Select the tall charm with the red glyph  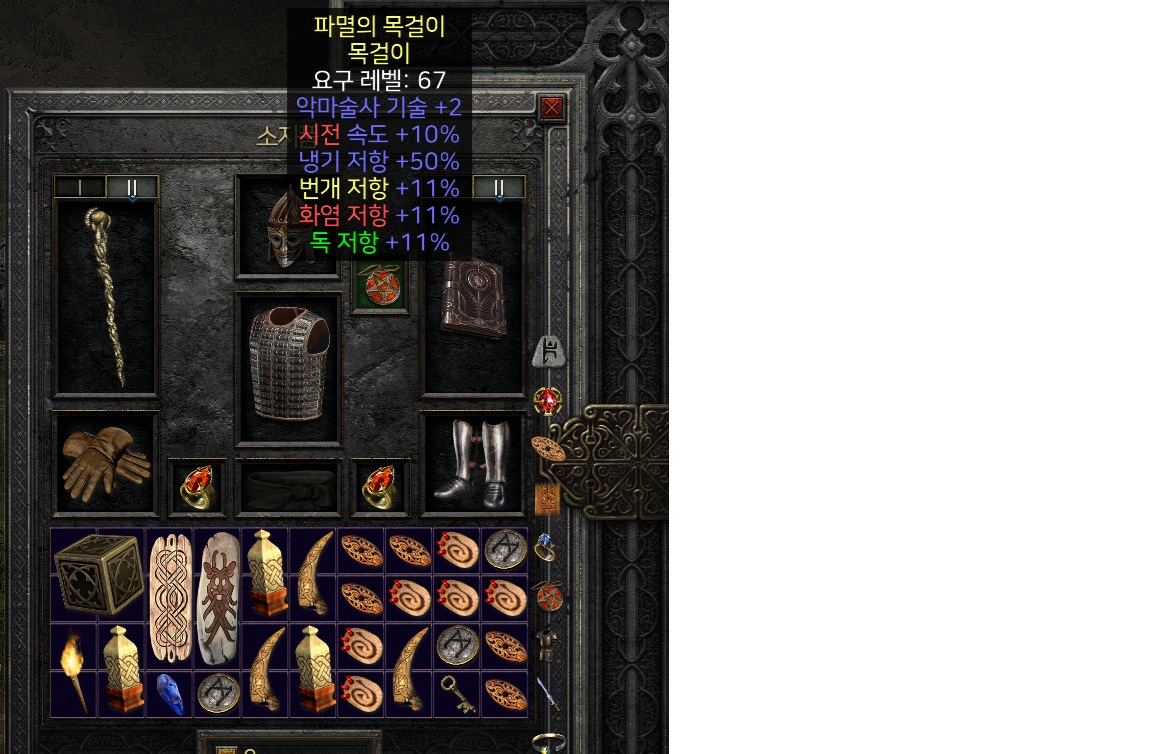(217, 598)
